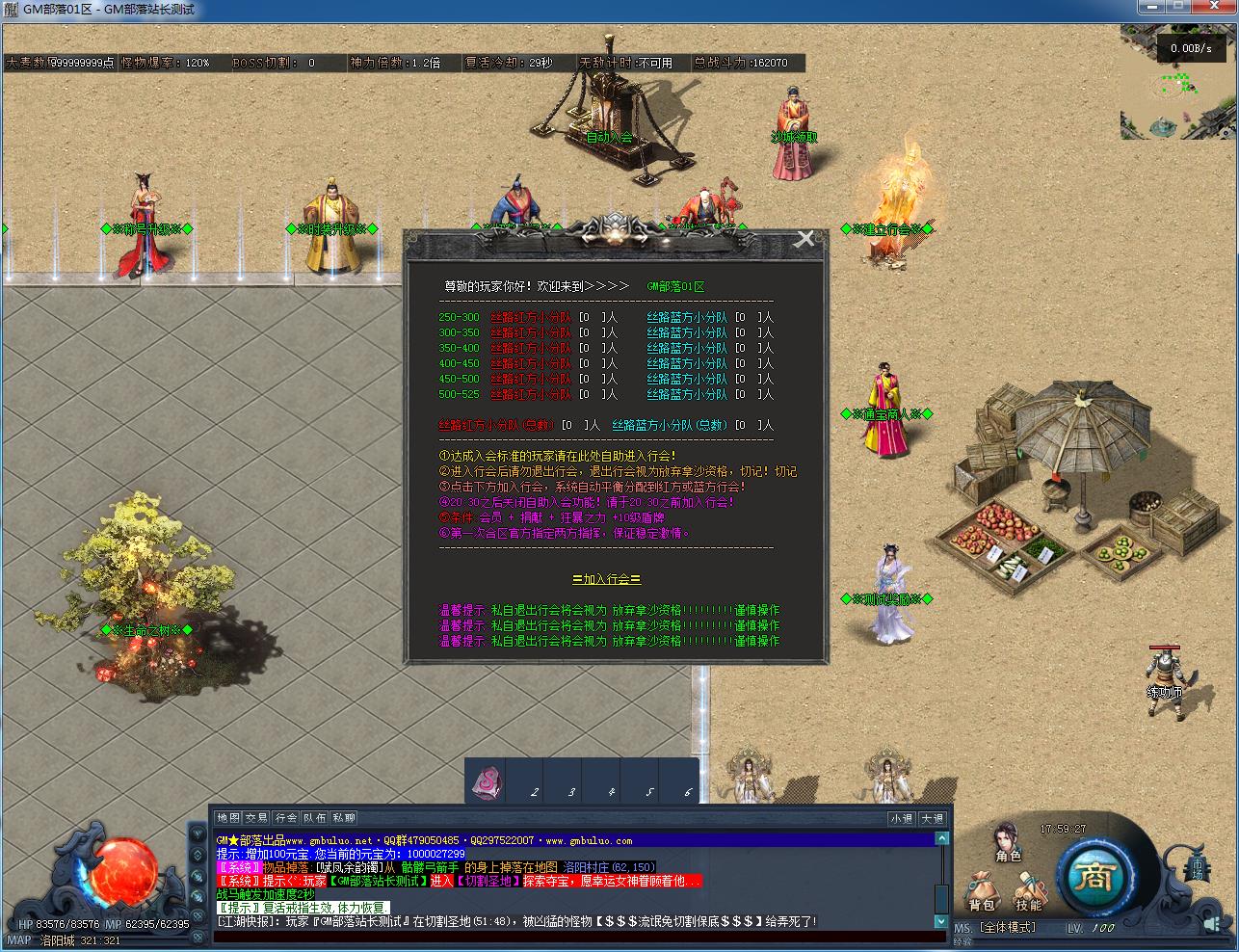The image size is (1239, 952).
Task: Open the 交易 trade tab
Action: (256, 818)
